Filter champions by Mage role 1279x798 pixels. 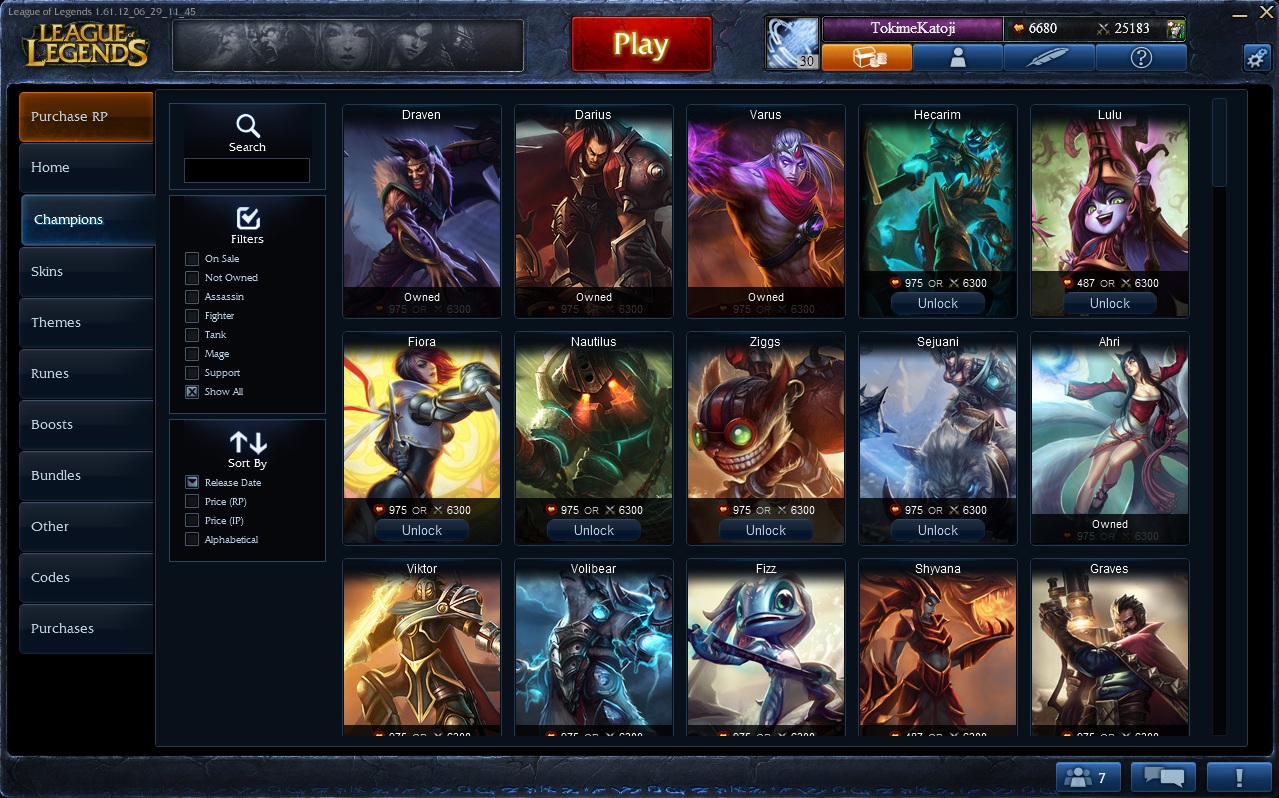tap(192, 354)
